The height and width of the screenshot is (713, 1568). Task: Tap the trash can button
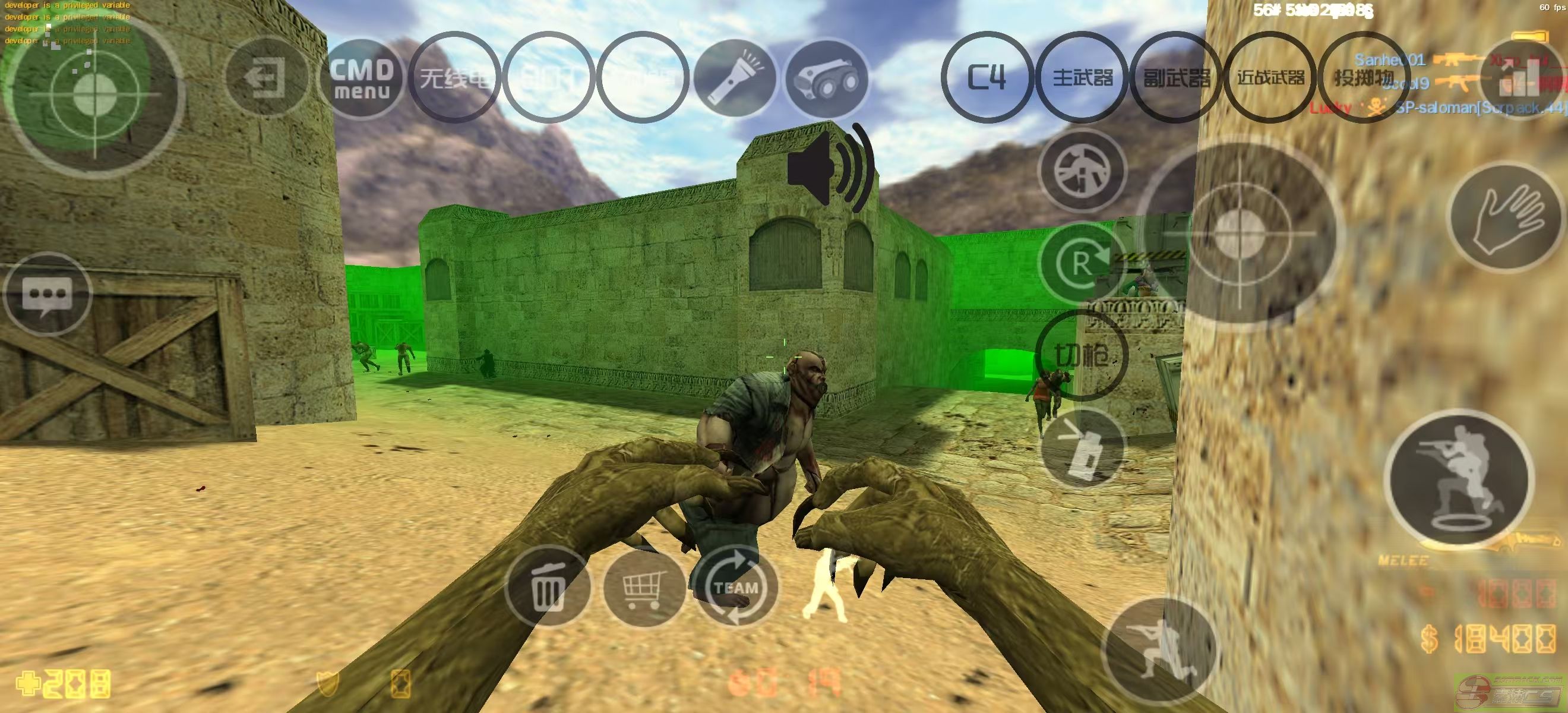(547, 587)
